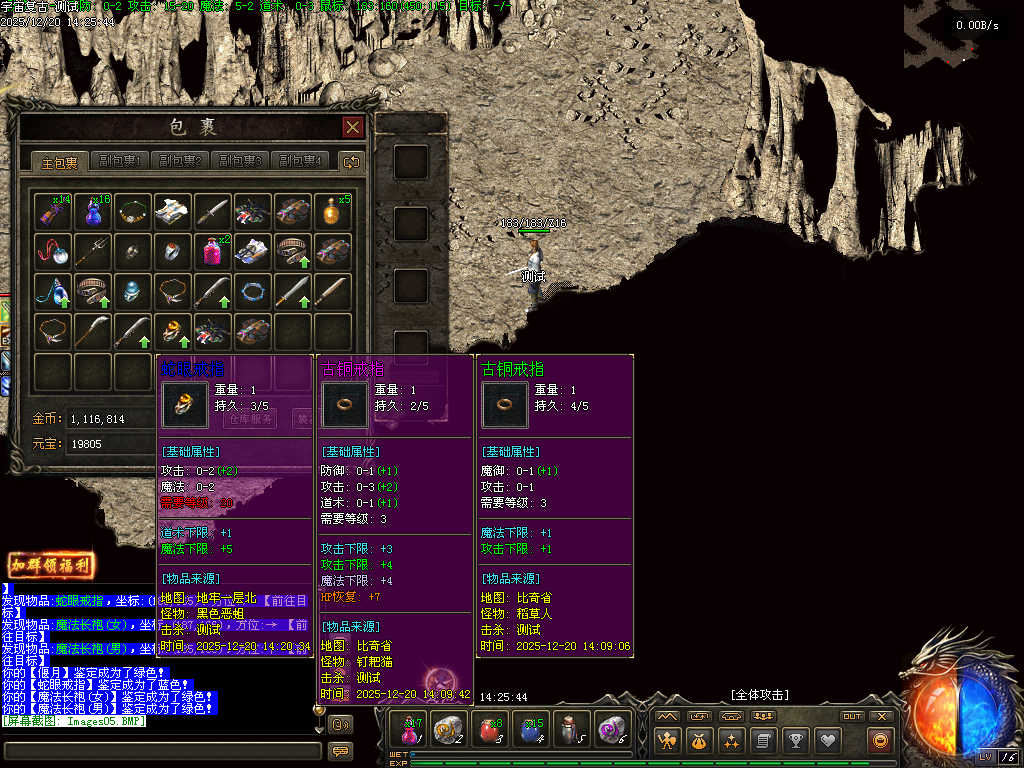This screenshot has width=1024, height=768.
Task: Select the blue gourd potion stack x16
Action: coord(93,211)
